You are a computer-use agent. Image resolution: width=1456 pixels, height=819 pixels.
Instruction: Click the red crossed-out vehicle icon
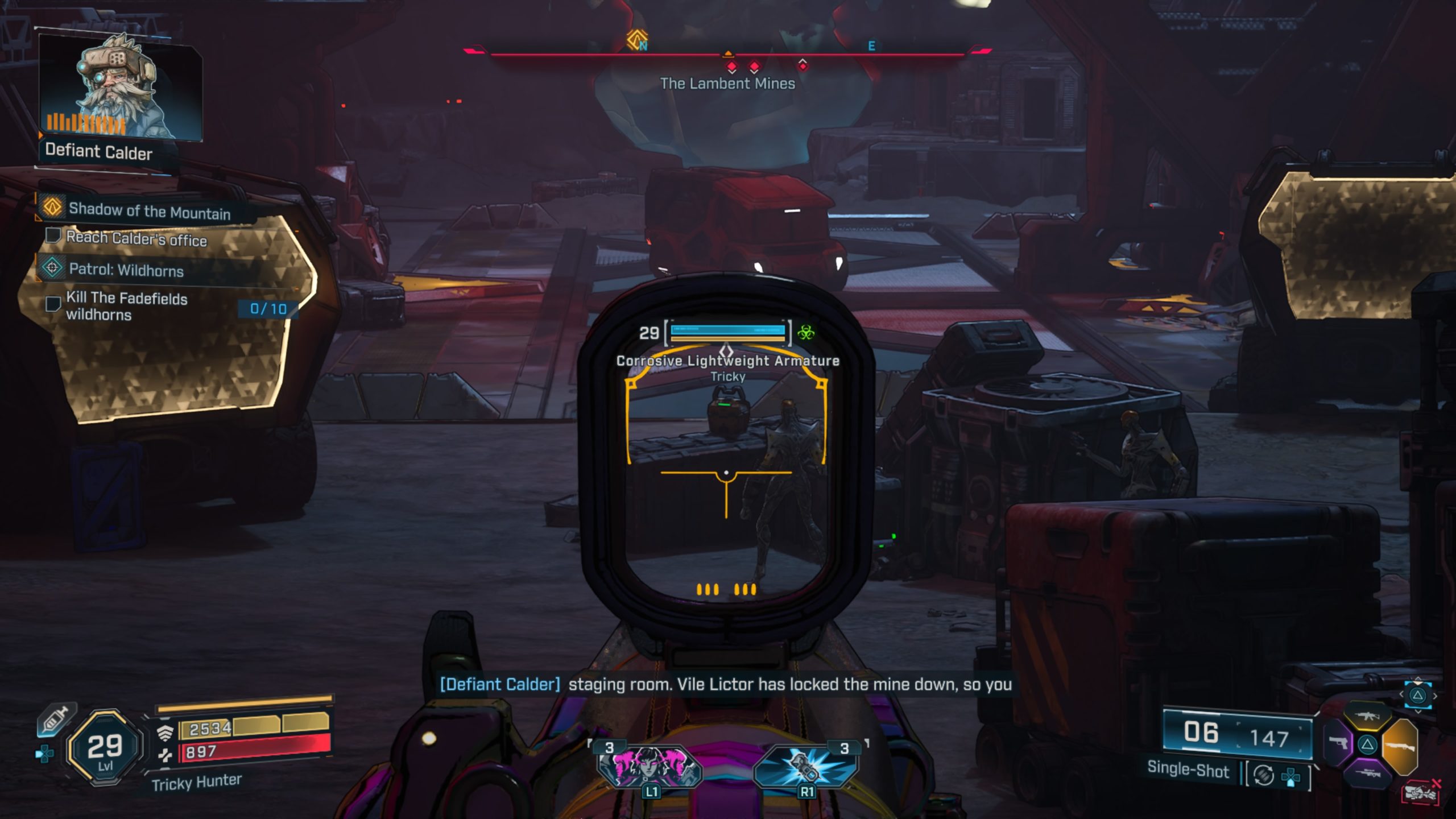tap(1422, 792)
